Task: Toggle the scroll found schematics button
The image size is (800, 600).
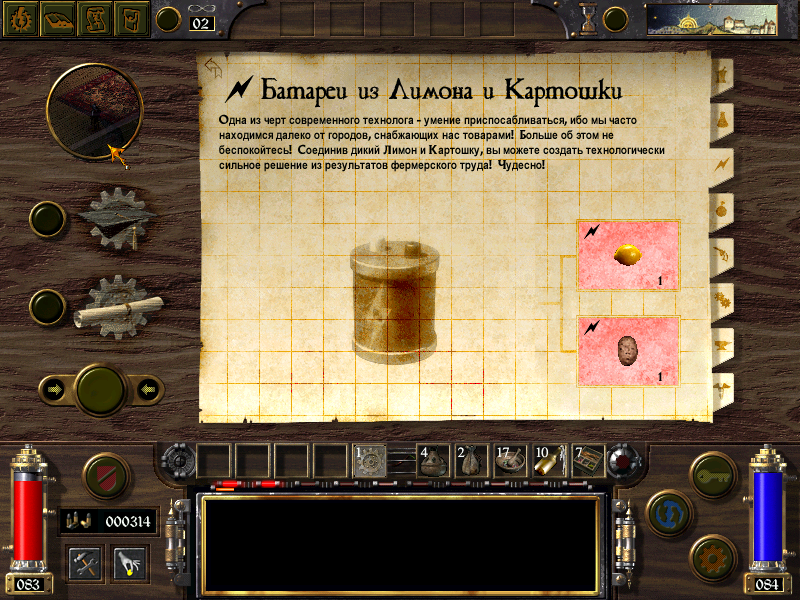Action: 47,305
